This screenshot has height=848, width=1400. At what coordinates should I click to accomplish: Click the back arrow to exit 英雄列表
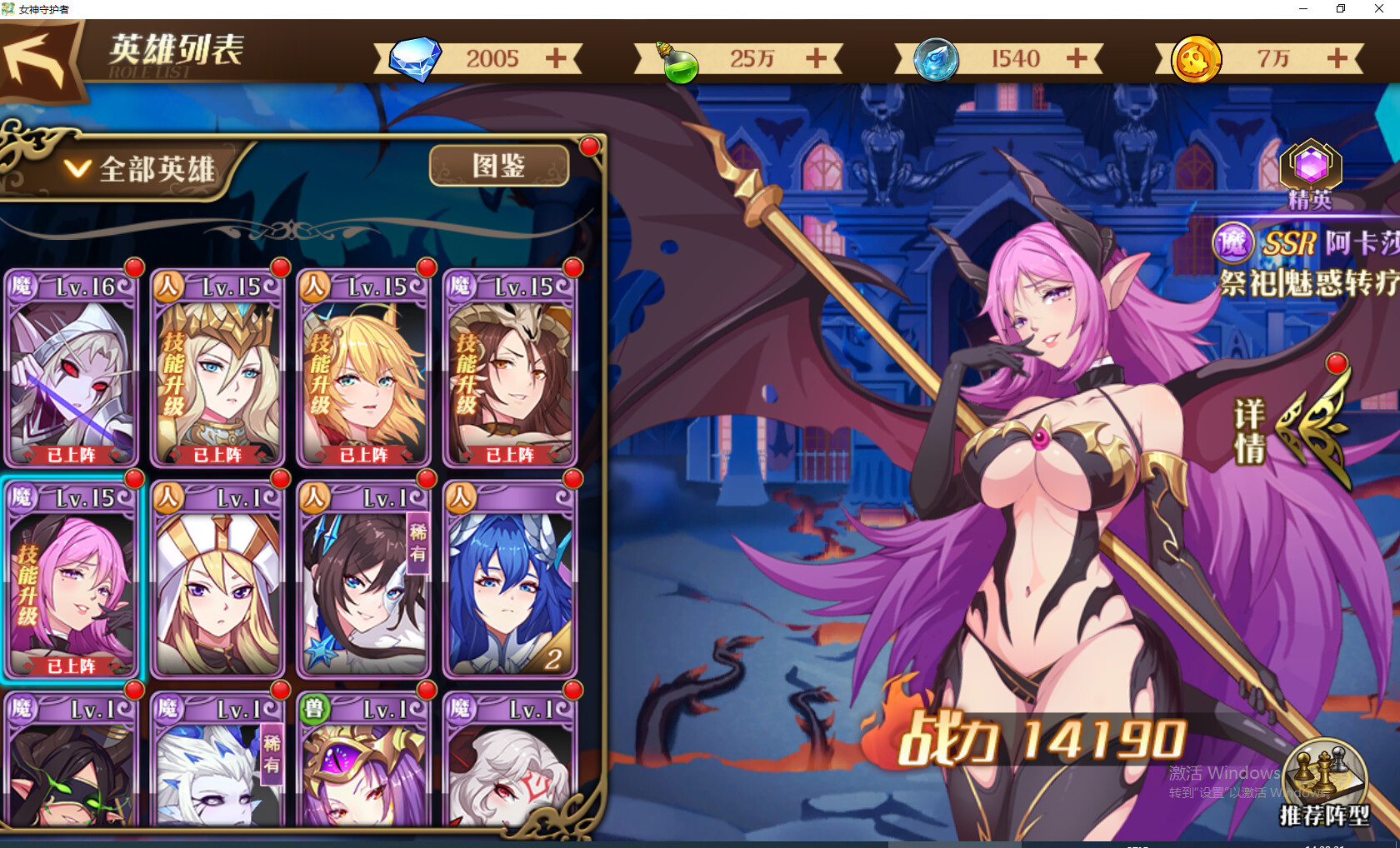point(33,57)
